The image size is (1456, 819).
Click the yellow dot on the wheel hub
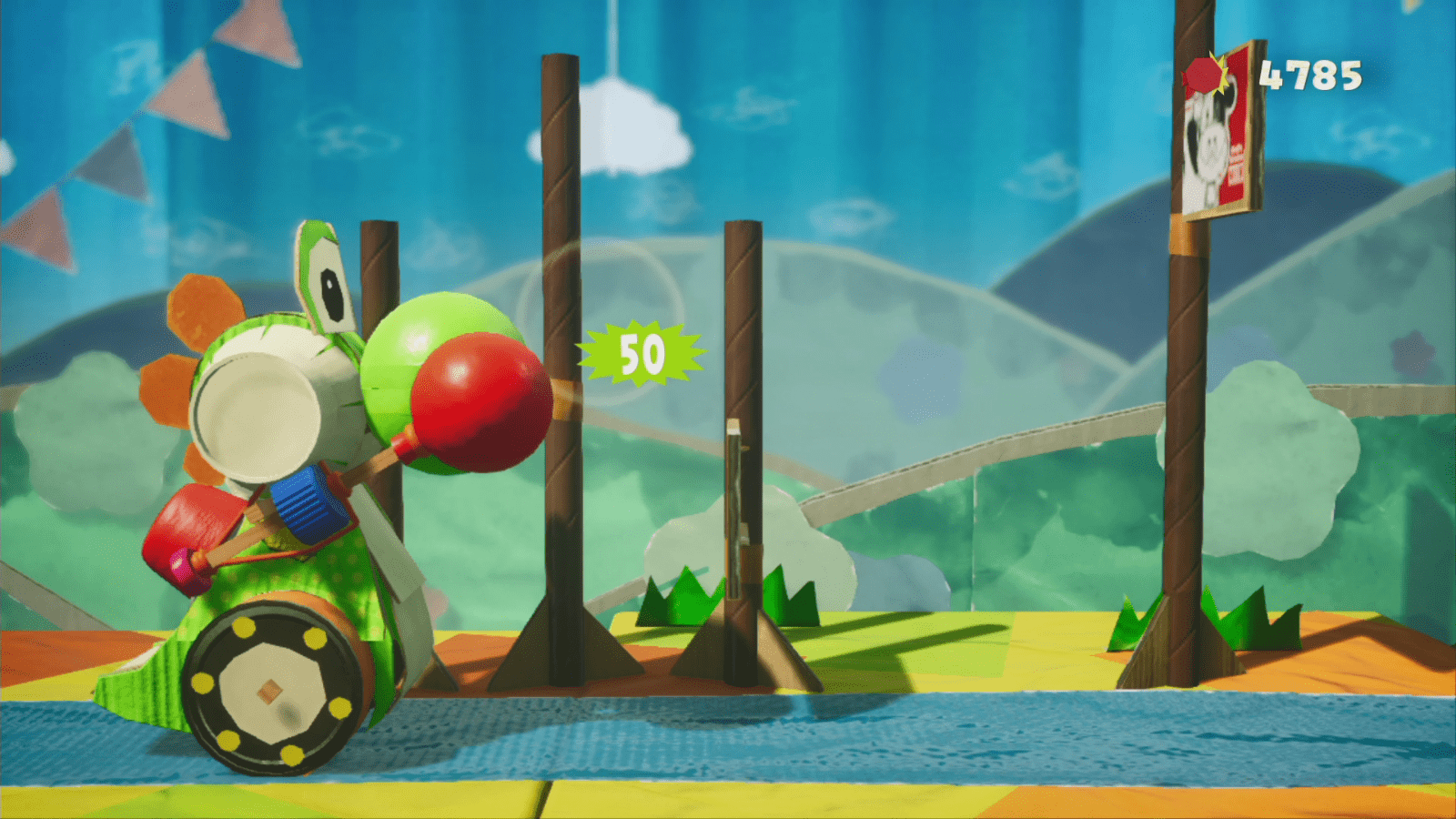coord(244,629)
